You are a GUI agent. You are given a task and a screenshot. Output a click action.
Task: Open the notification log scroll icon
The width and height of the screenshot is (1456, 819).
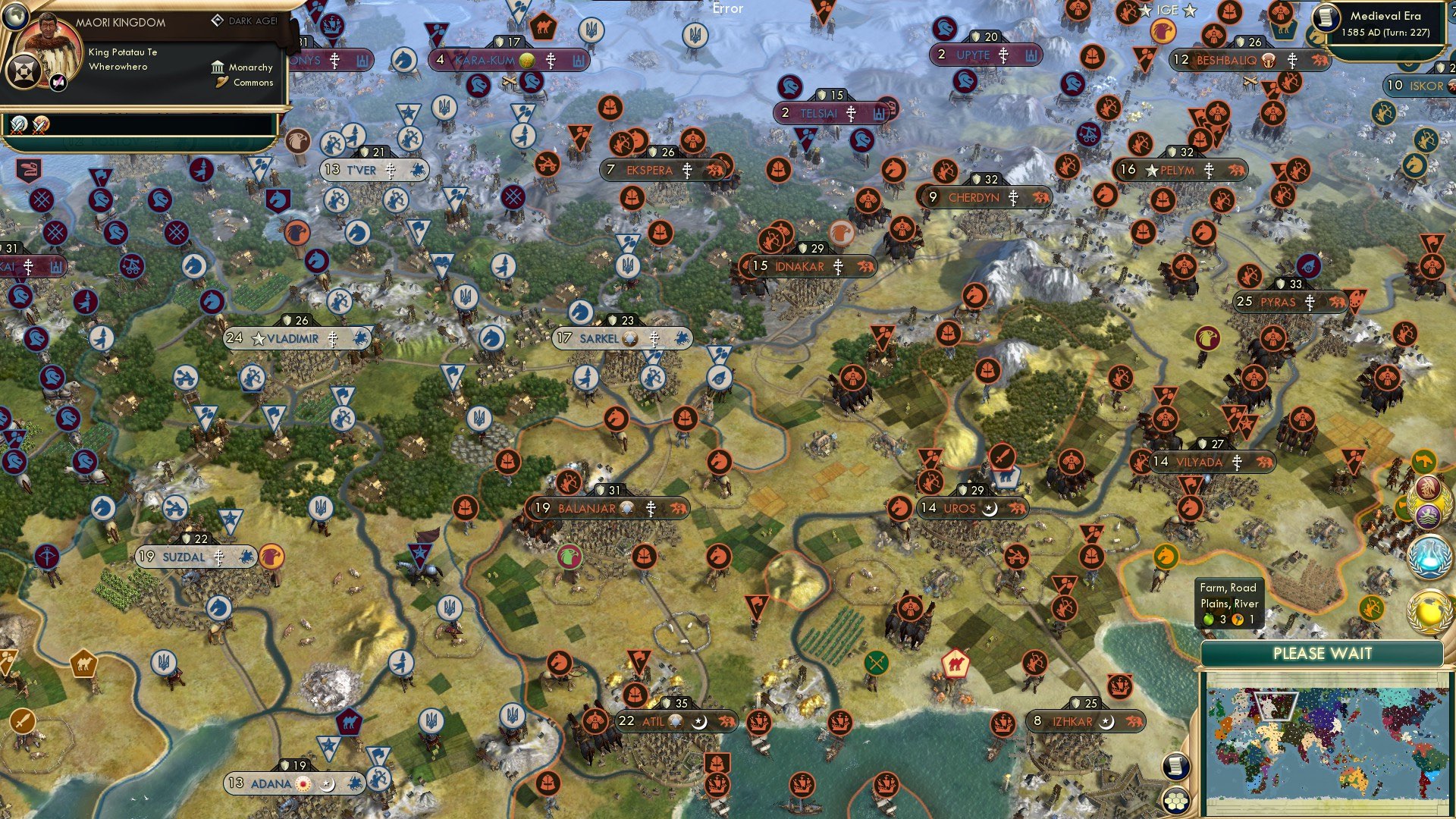coord(1175,767)
